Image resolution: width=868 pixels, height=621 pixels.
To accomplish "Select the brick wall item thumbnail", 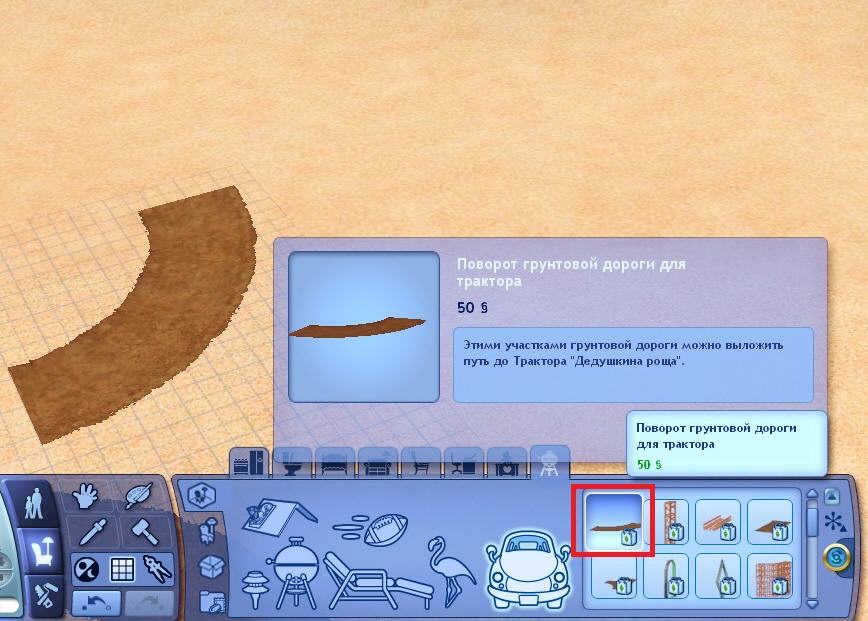I will 770,576.
